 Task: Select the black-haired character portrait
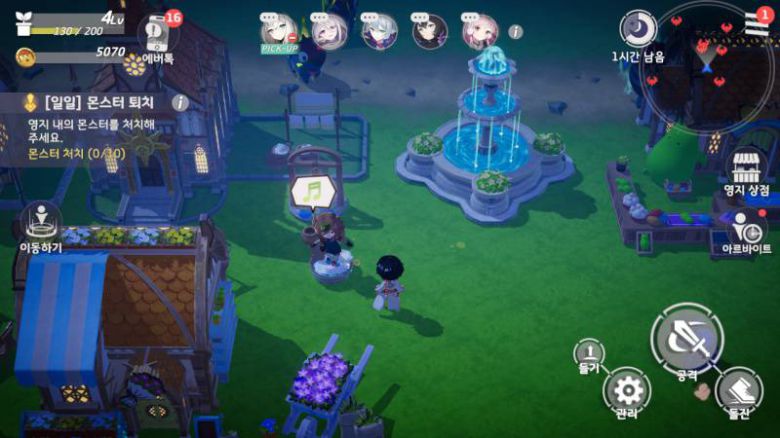(x=430, y=31)
